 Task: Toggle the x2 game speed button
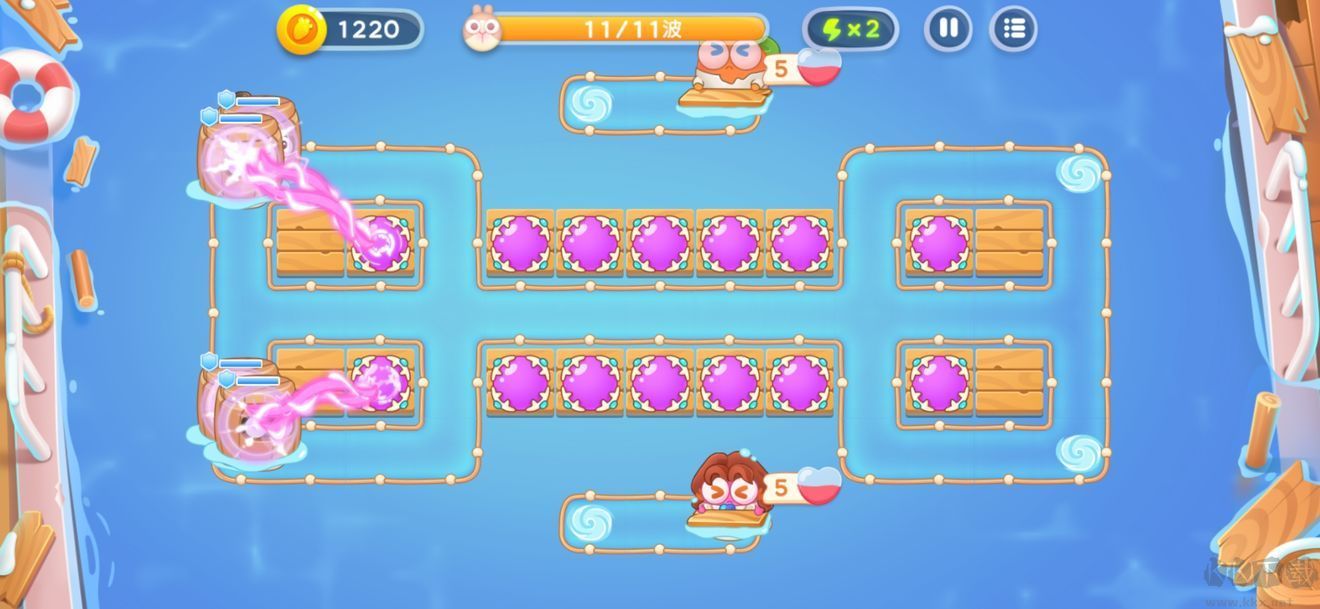click(x=850, y=29)
